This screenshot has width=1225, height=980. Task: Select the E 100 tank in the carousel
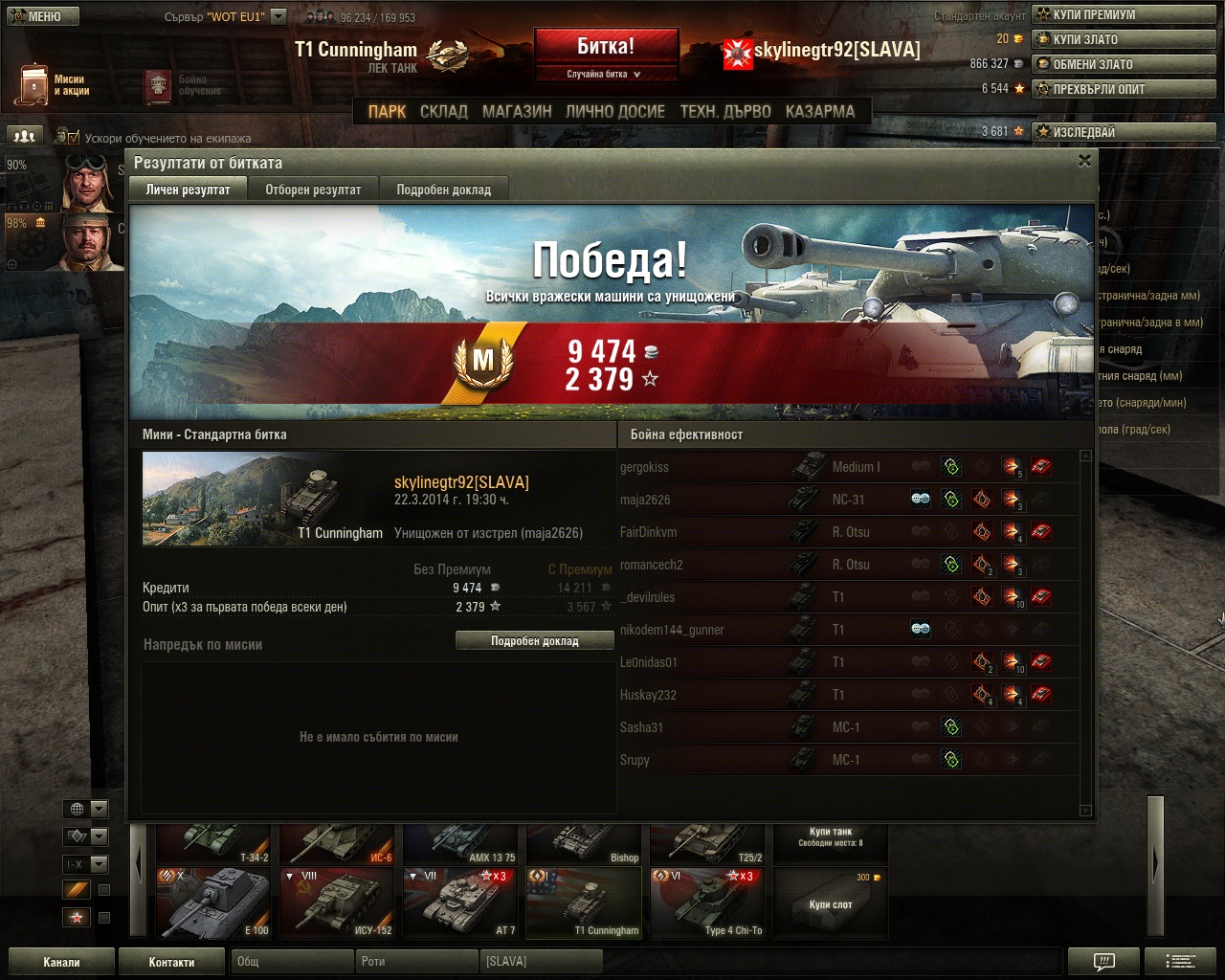click(216, 903)
